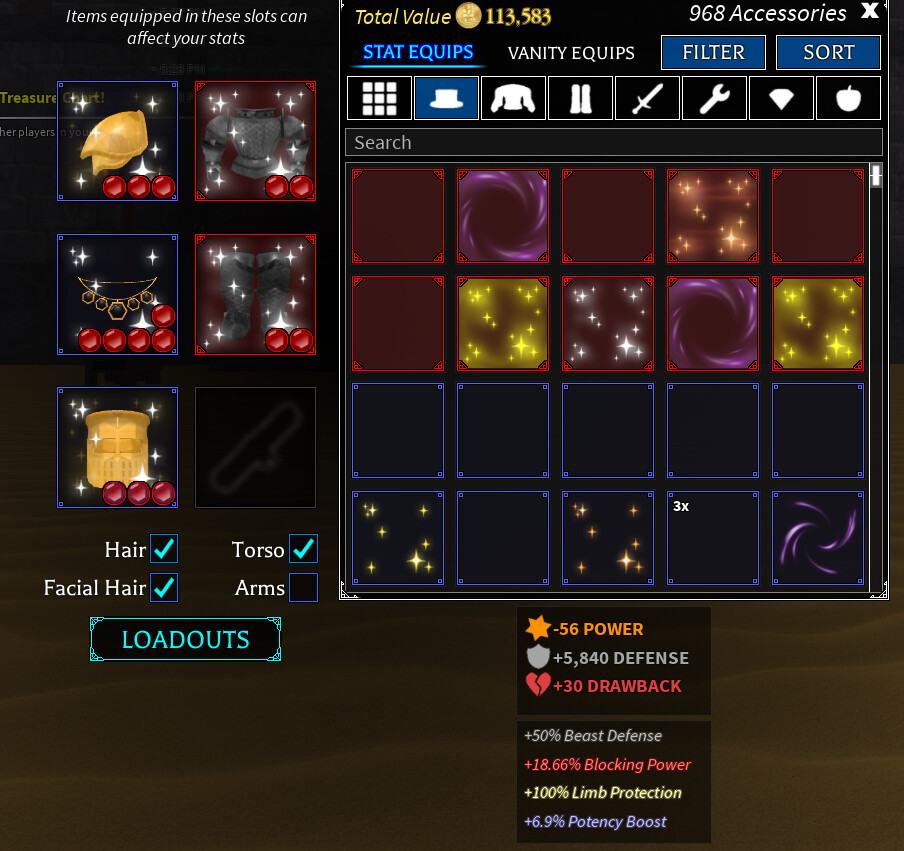Screen dimensions: 904x851
Task: Close the accessories inventory window
Action: (870, 12)
